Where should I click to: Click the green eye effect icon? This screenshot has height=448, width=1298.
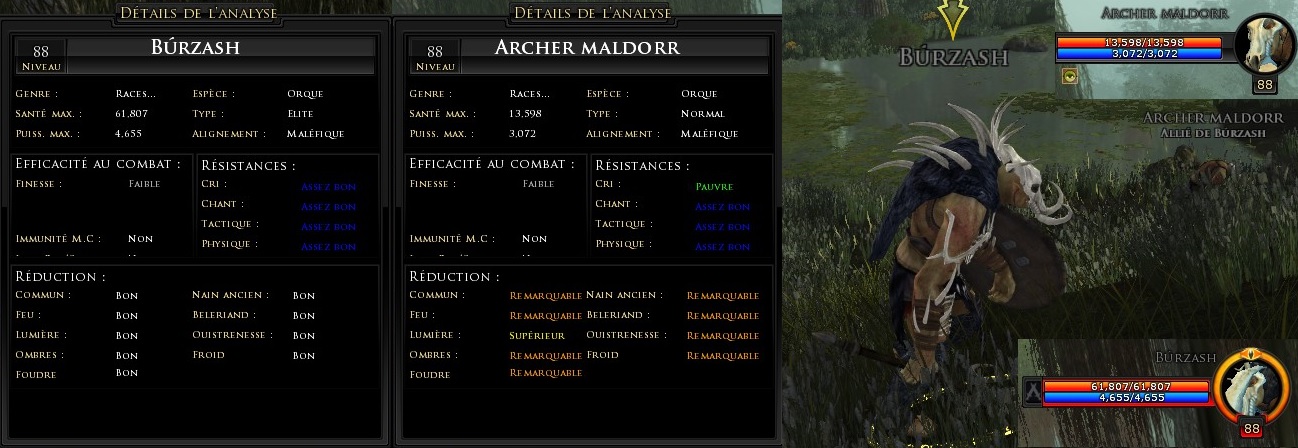tap(1070, 76)
